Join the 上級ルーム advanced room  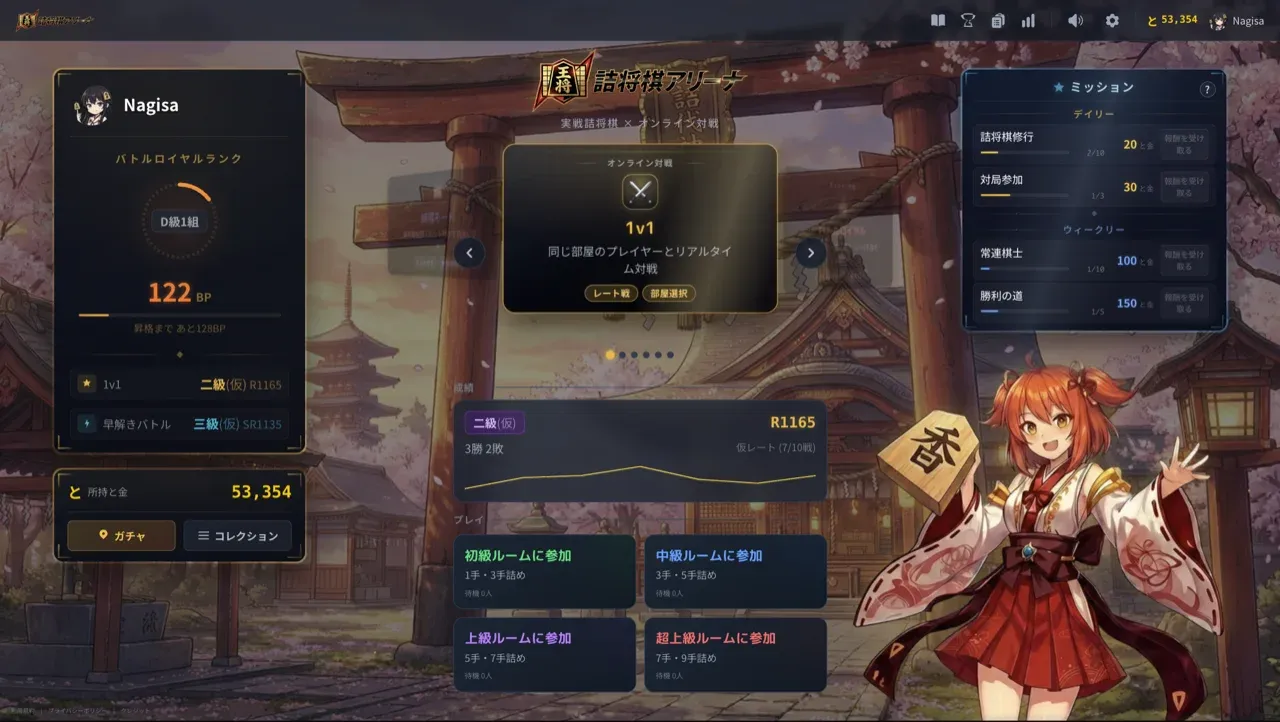[544, 654]
